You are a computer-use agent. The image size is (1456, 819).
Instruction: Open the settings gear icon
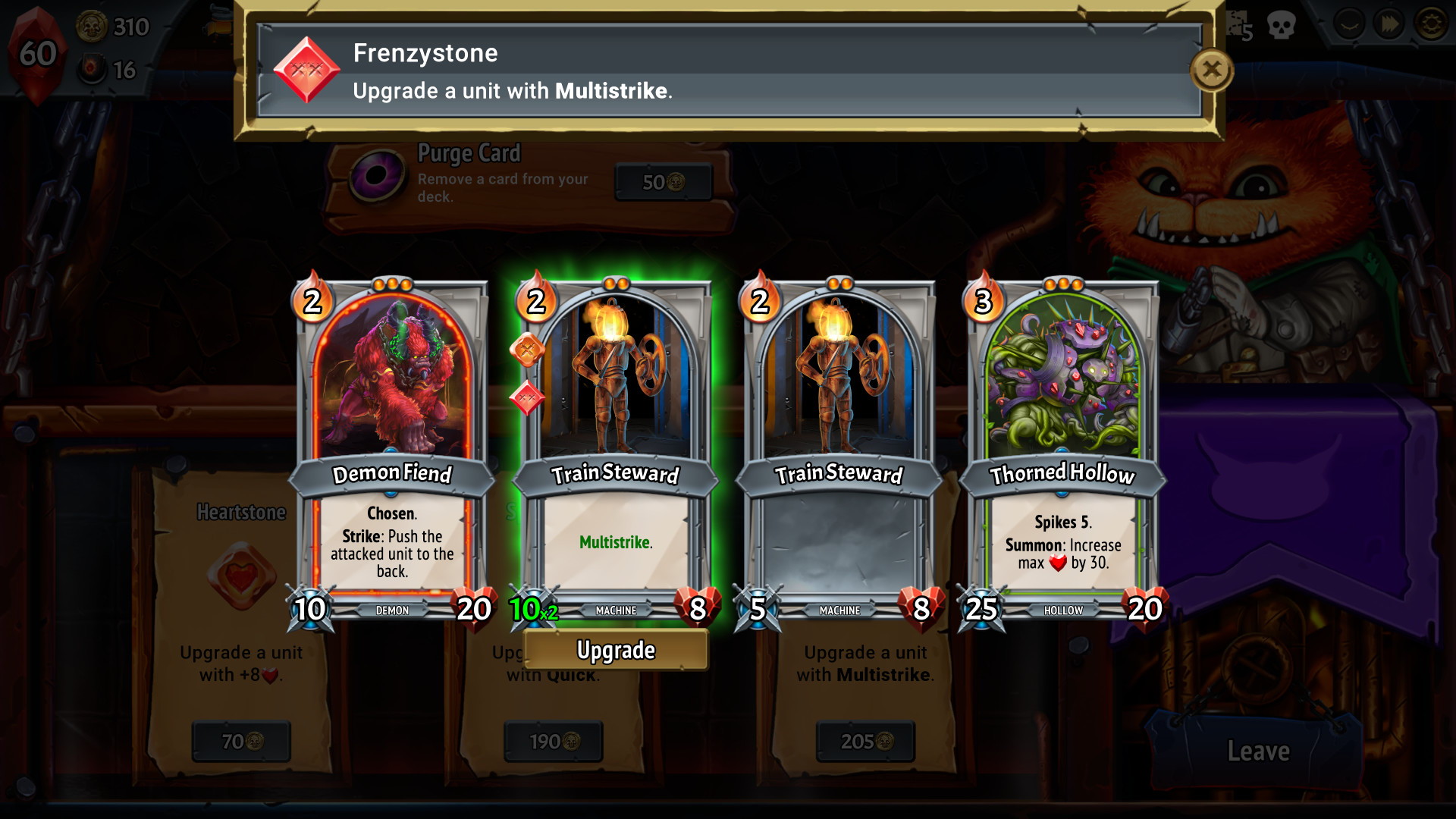(1430, 24)
